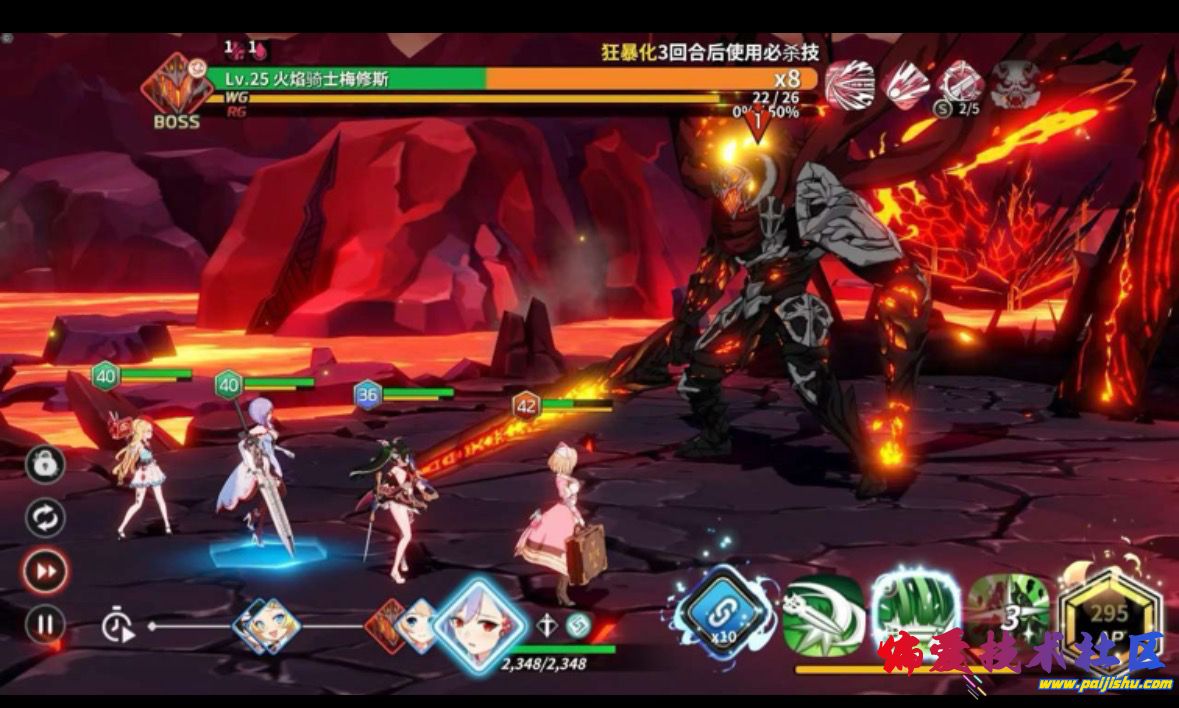Open the BOSS portrait info
1179x708 pixels.
coord(176,88)
